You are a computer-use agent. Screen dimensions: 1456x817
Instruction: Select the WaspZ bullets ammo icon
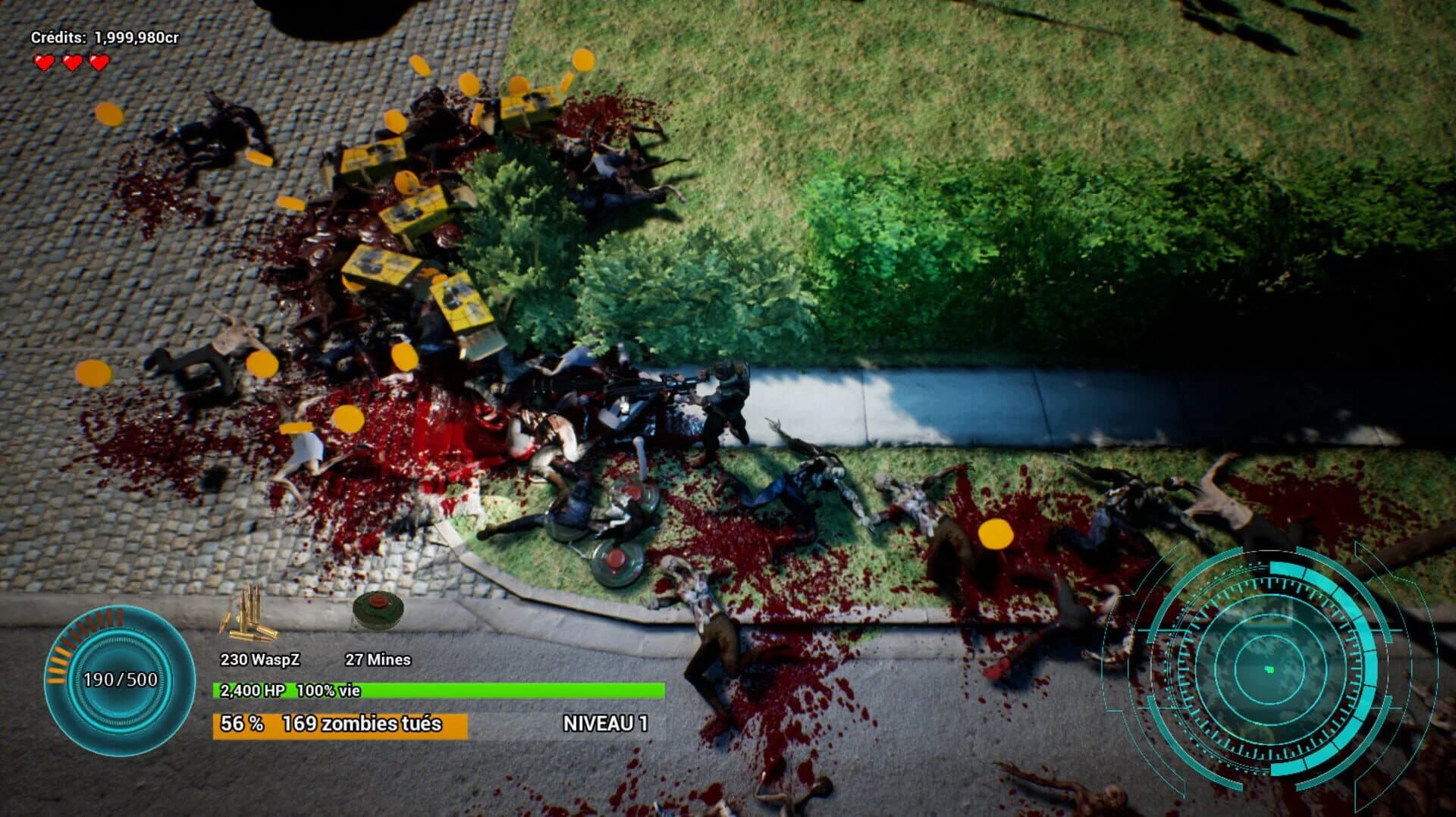(250, 614)
